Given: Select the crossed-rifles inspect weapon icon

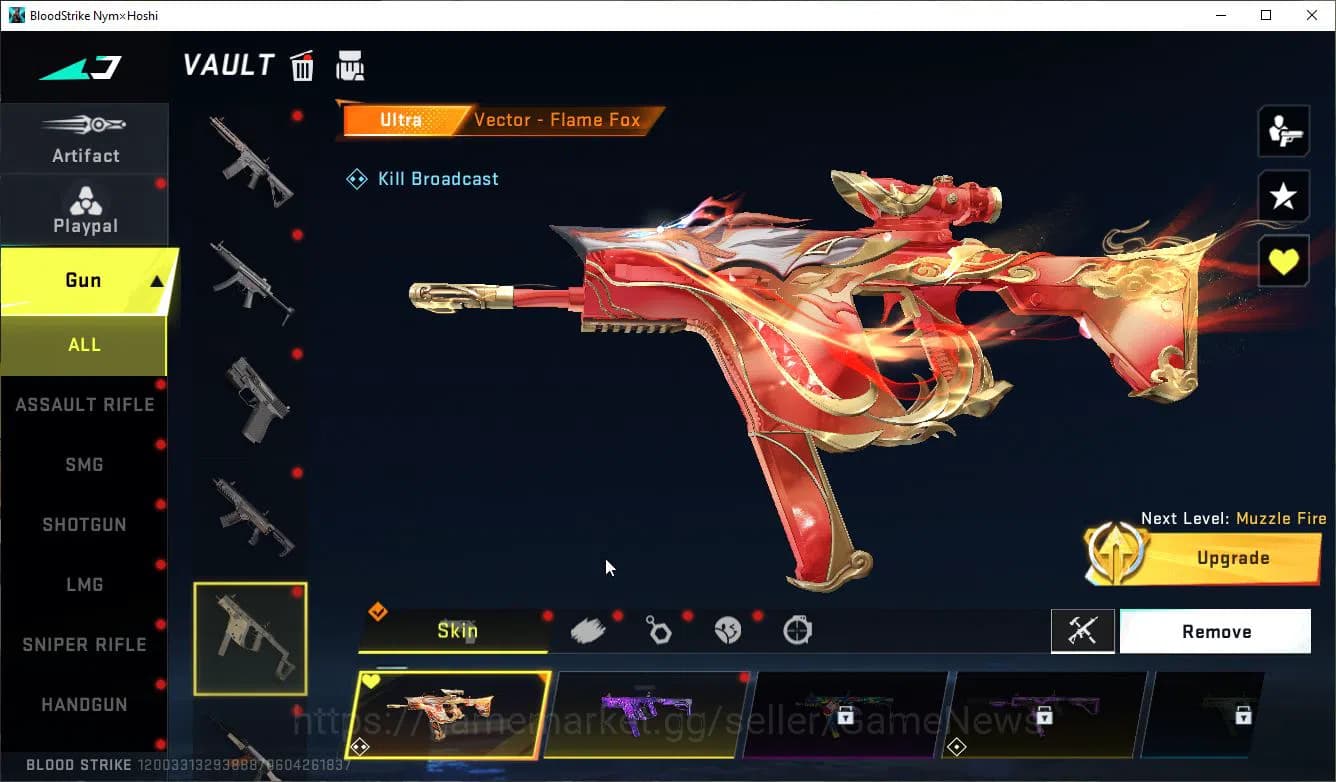Looking at the screenshot, I should coord(1083,631).
